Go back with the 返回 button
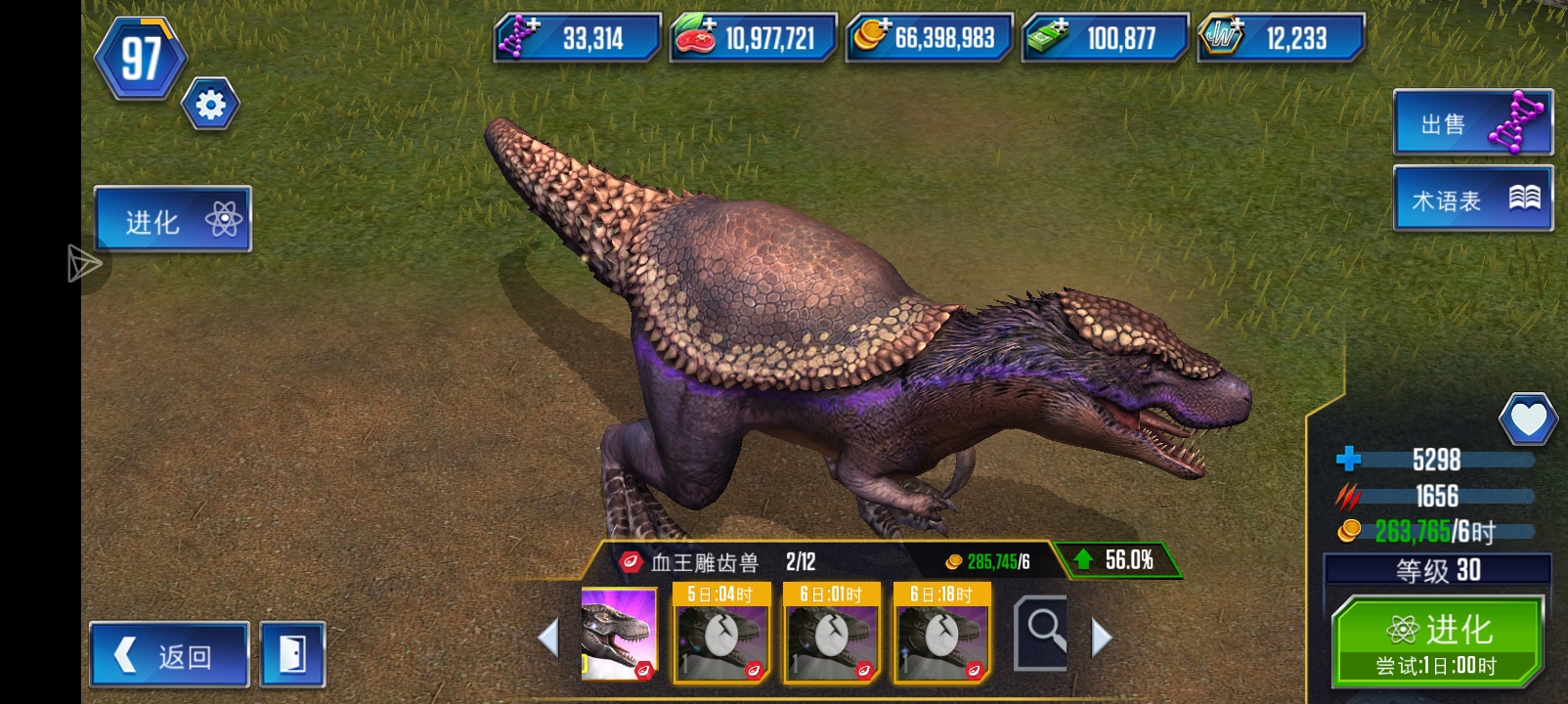This screenshot has width=1568, height=704. click(169, 654)
